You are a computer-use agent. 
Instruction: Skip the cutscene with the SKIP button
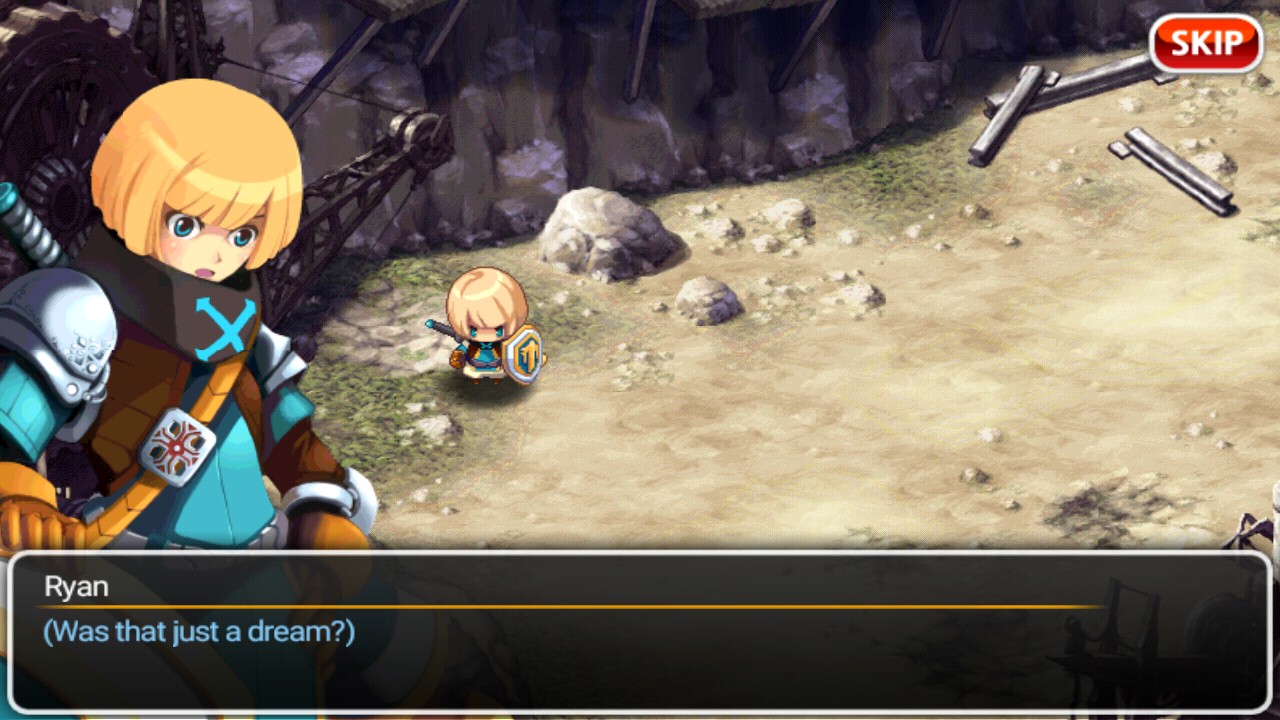click(x=1206, y=44)
